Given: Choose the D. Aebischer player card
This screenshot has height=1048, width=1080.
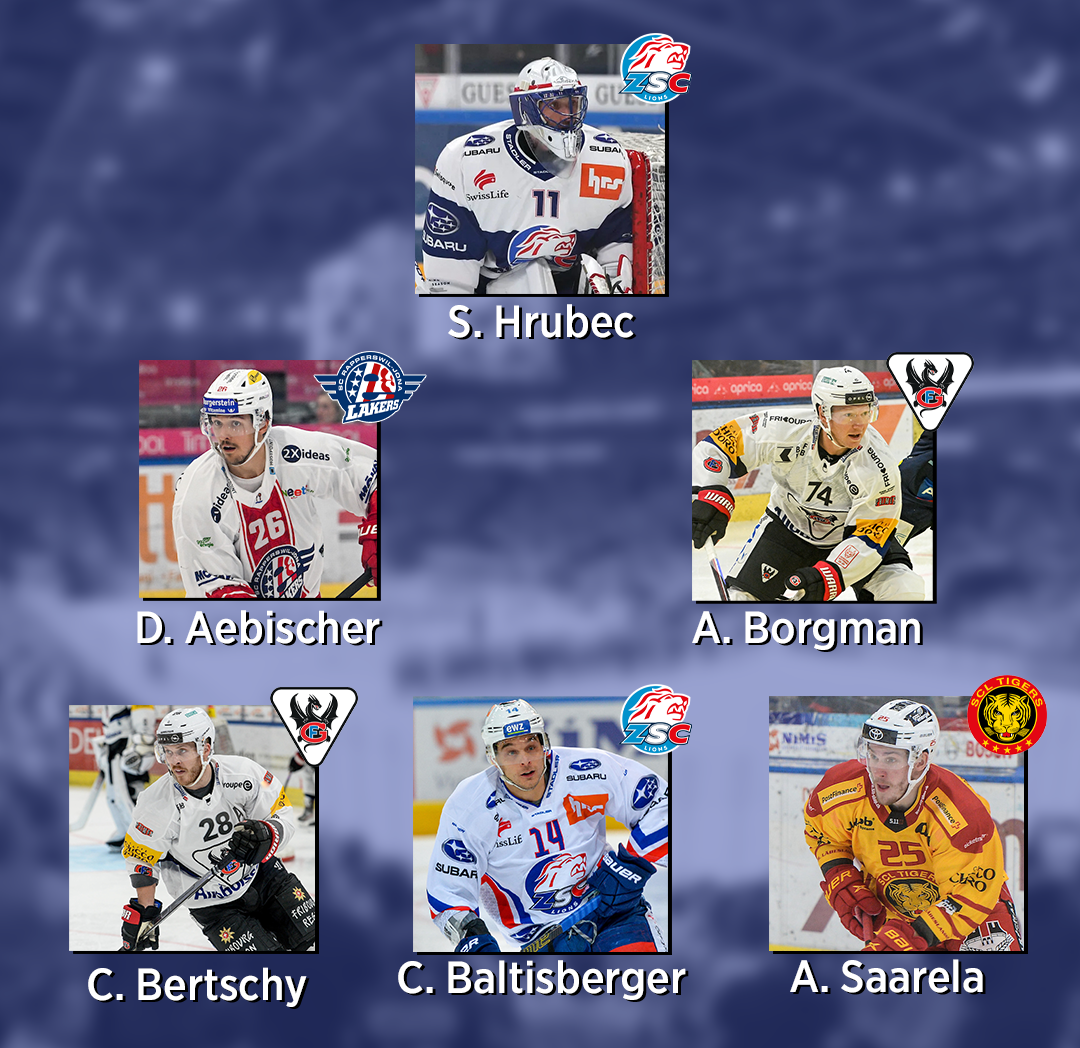Looking at the screenshot, I should point(258,480).
